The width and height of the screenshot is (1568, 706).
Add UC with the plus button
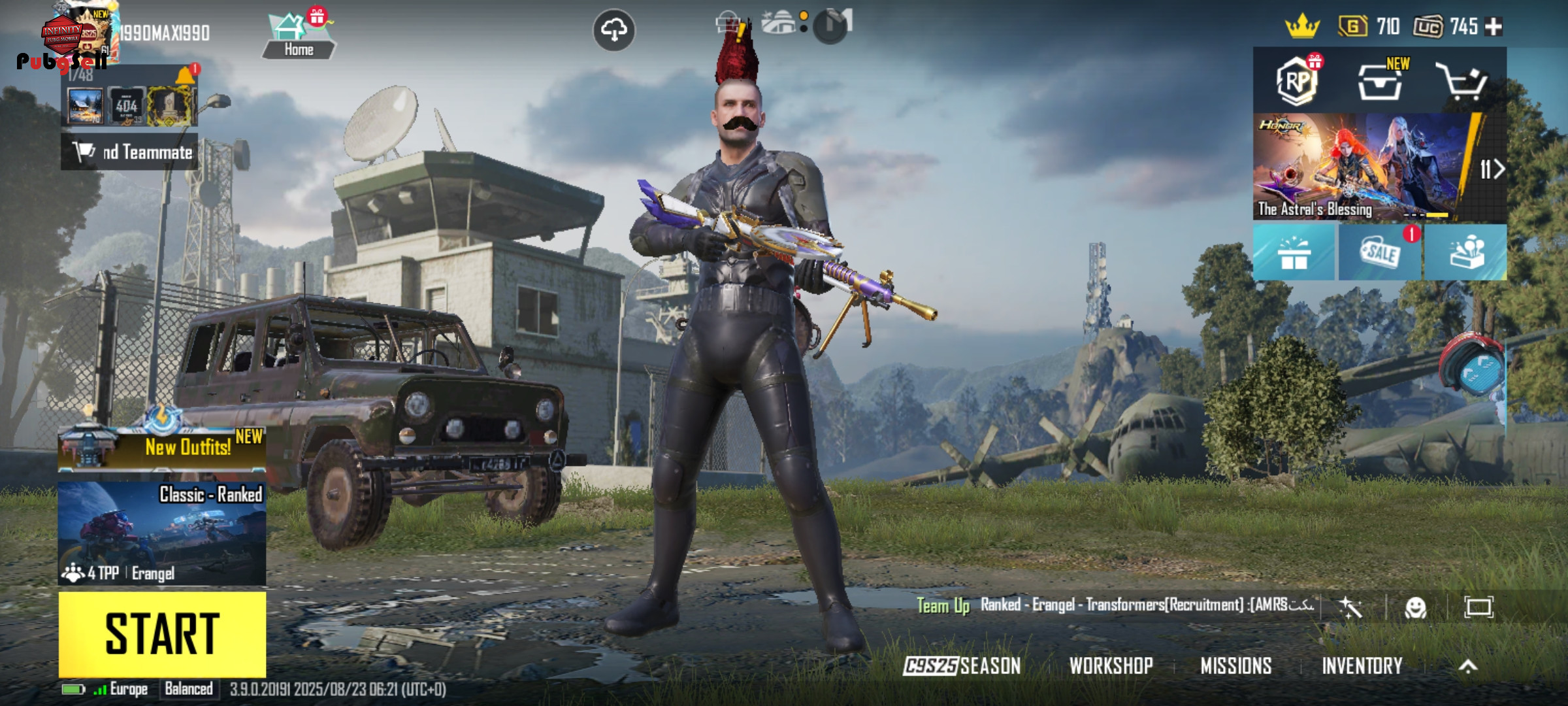pyautogui.click(x=1494, y=27)
